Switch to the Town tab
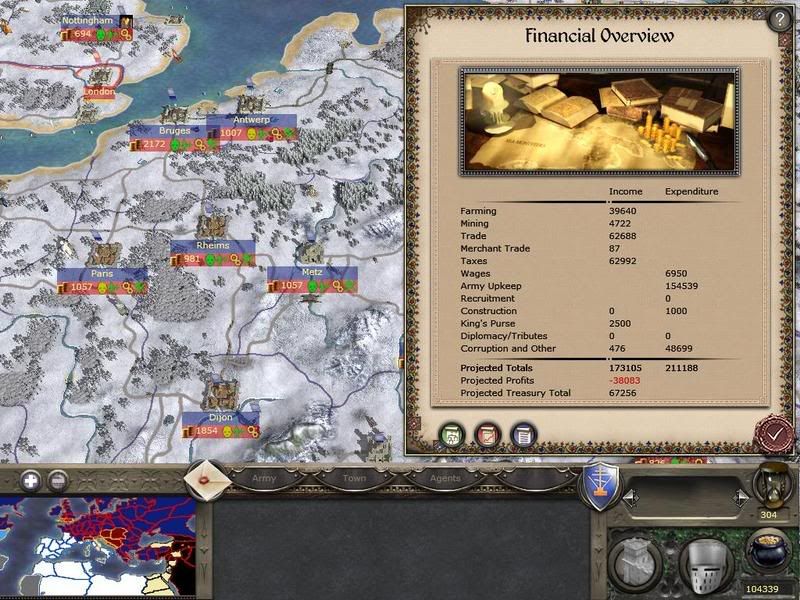This screenshot has width=800, height=600. click(355, 478)
